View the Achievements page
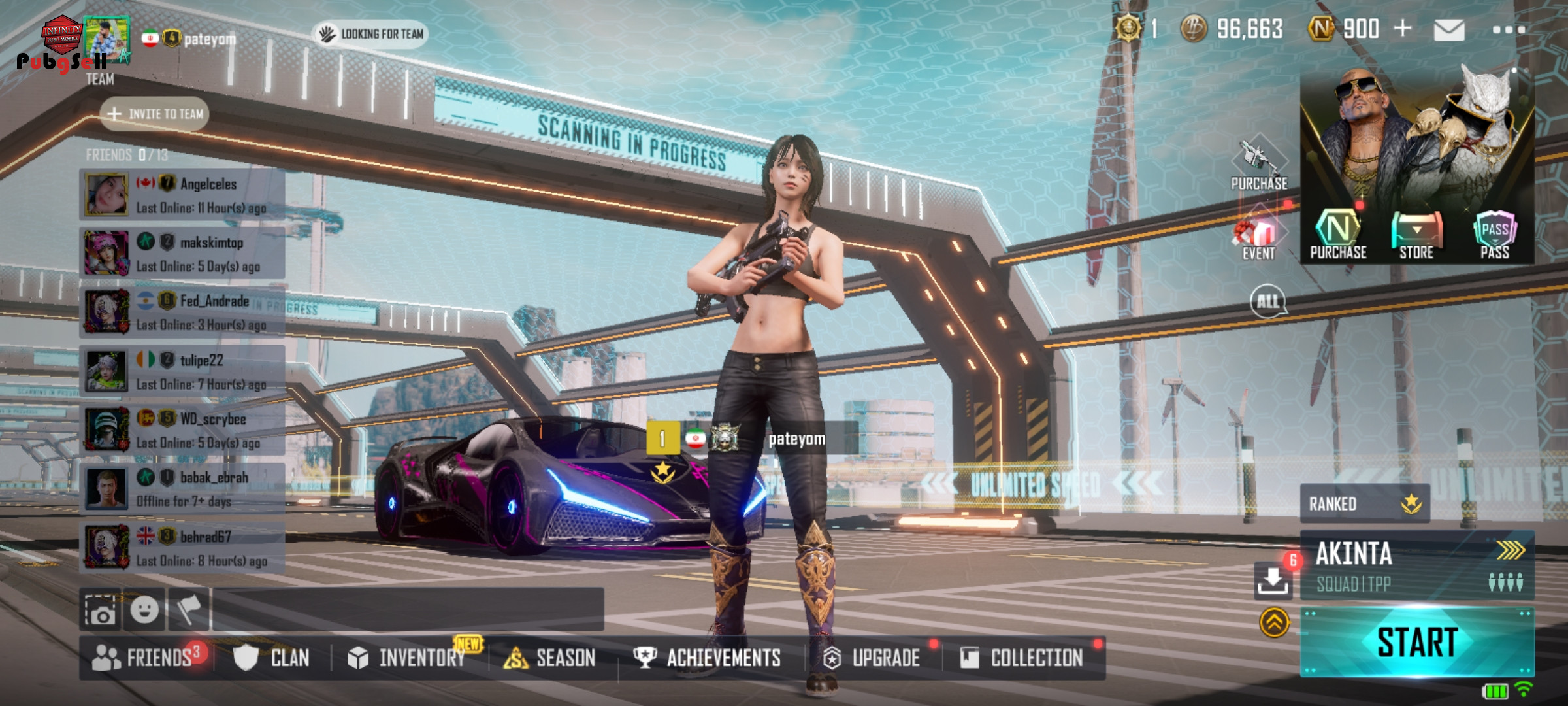1568x706 pixels. tap(708, 658)
